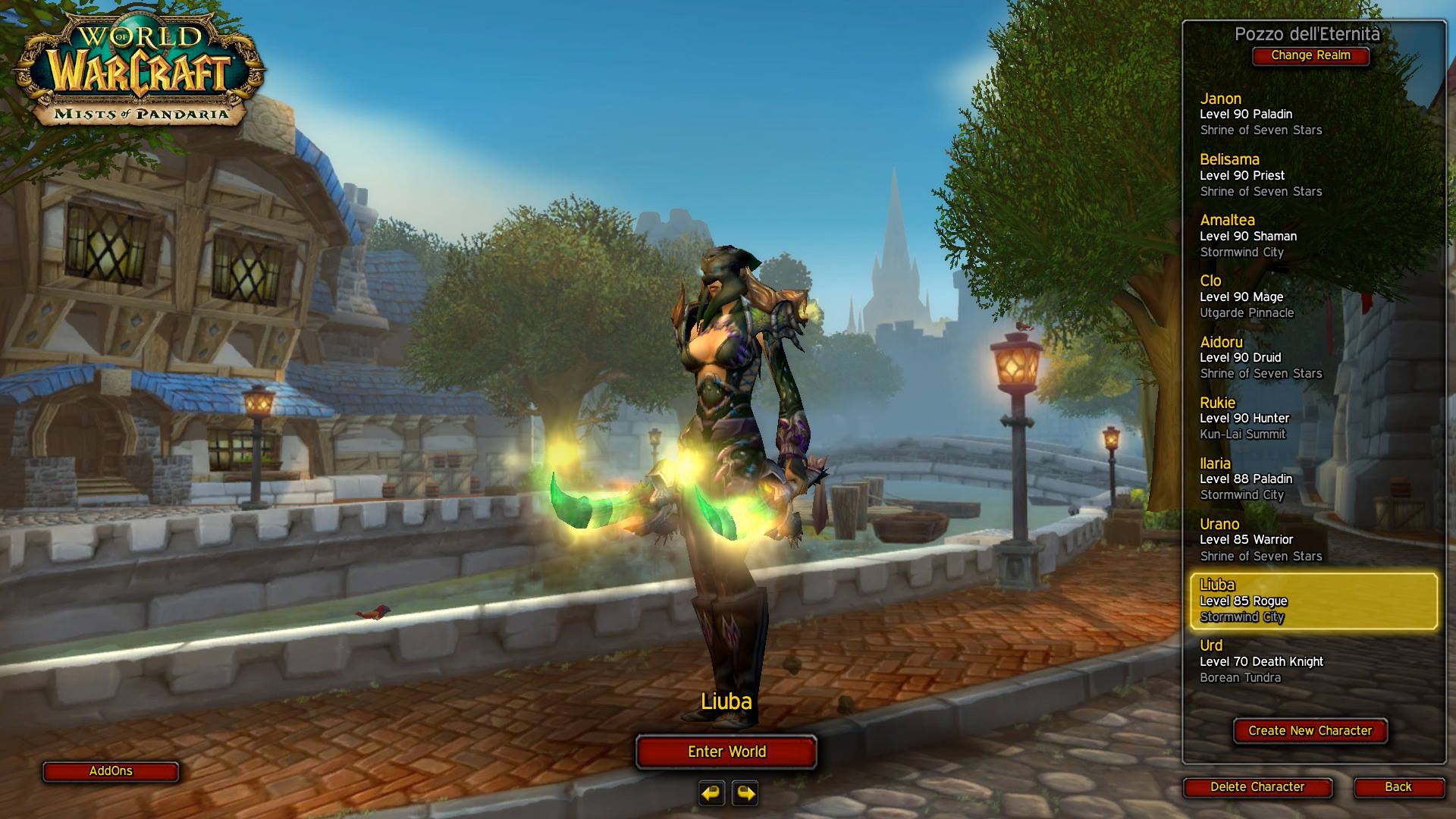Viewport: 1456px width, 819px height.
Task: Delete the selected character
Action: coord(1257,787)
